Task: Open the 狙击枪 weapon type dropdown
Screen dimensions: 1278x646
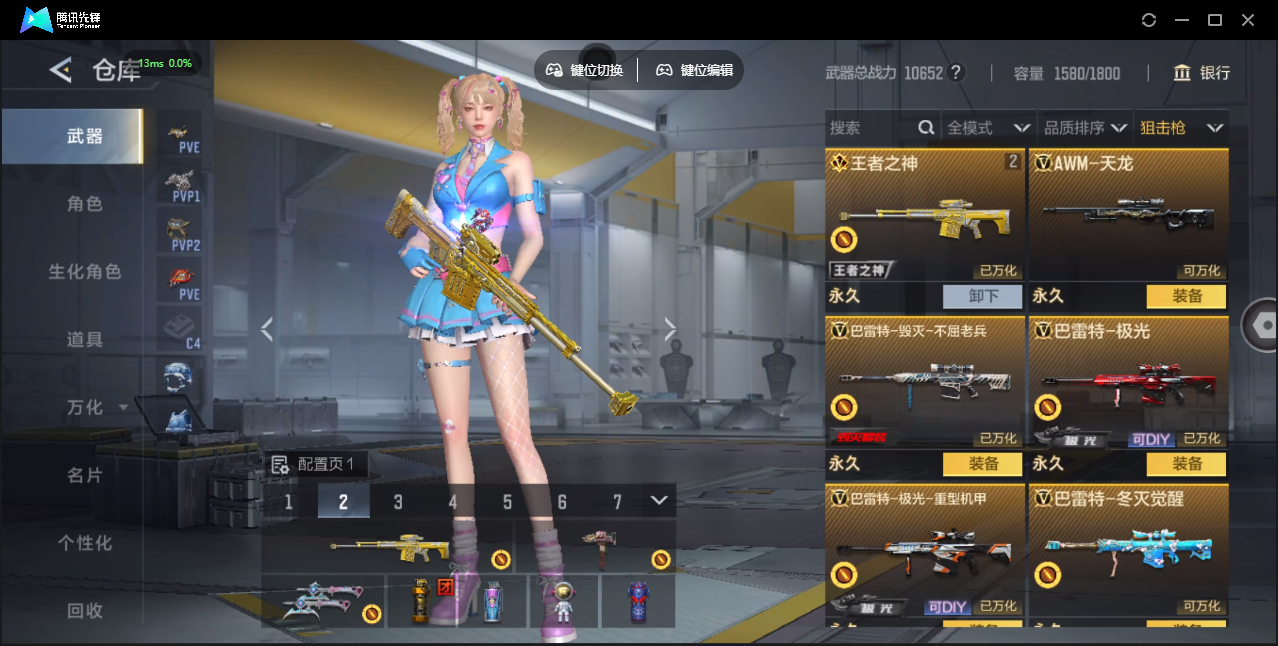Action: pyautogui.click(x=1181, y=128)
